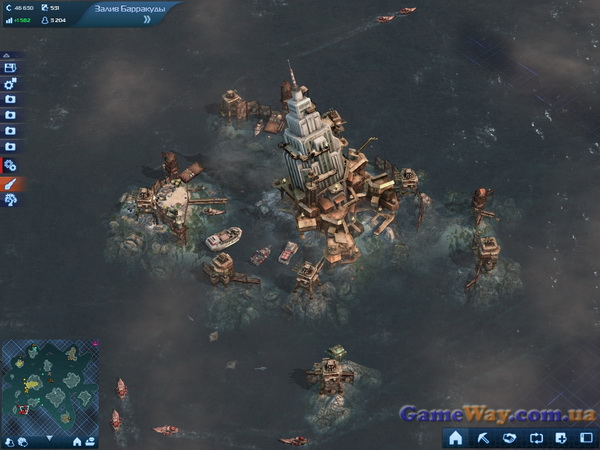
Task: Open the handshake diplomacy menu
Action: click(509, 437)
